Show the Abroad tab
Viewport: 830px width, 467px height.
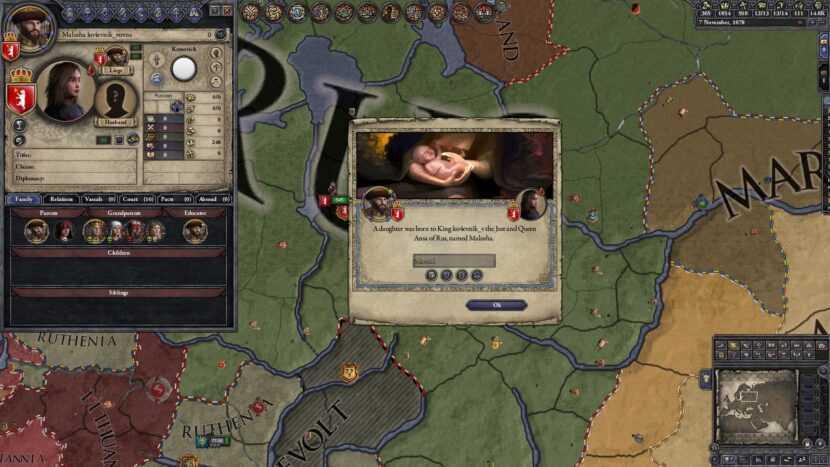[210, 199]
